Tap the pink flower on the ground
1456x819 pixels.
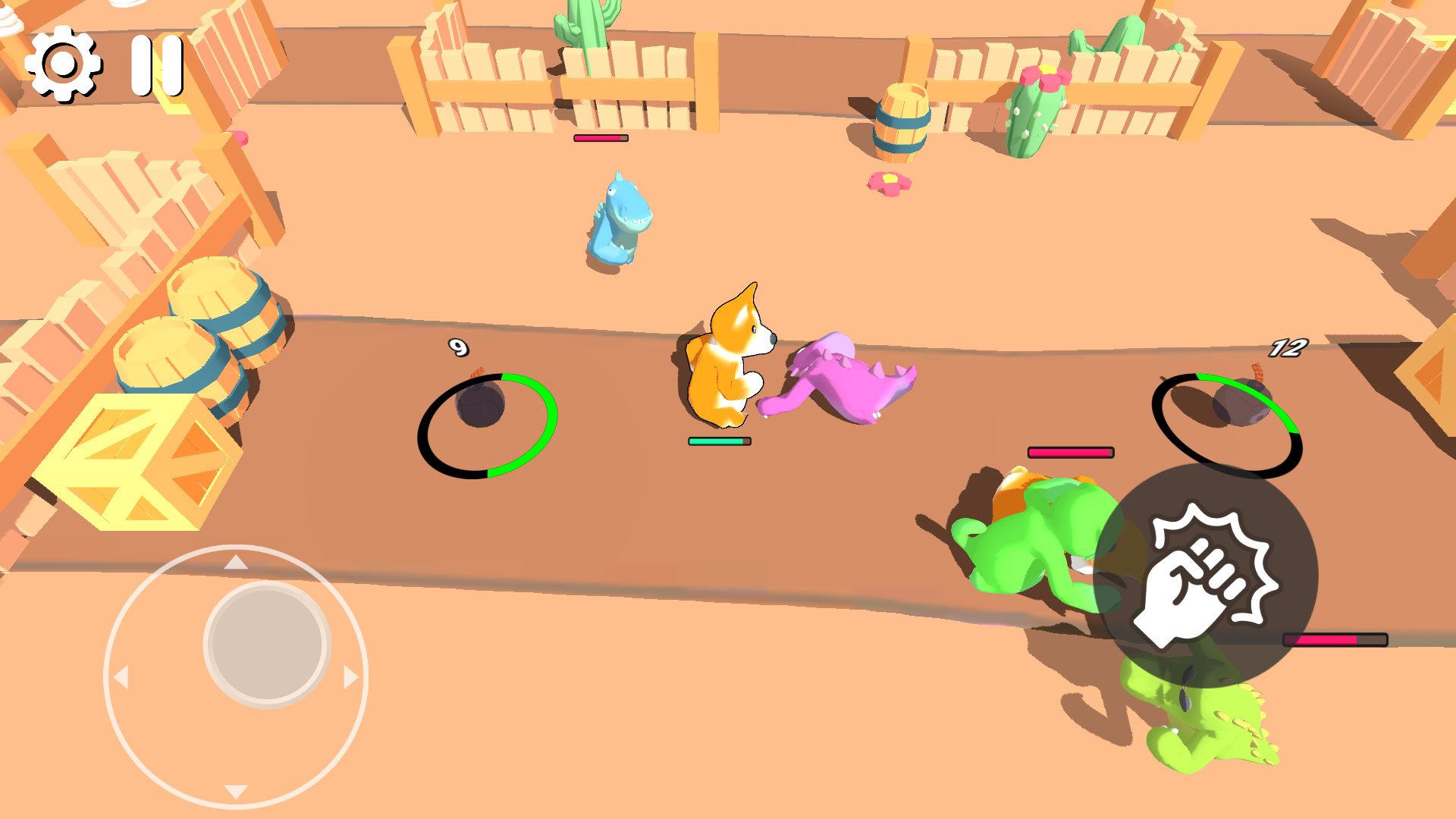[887, 182]
